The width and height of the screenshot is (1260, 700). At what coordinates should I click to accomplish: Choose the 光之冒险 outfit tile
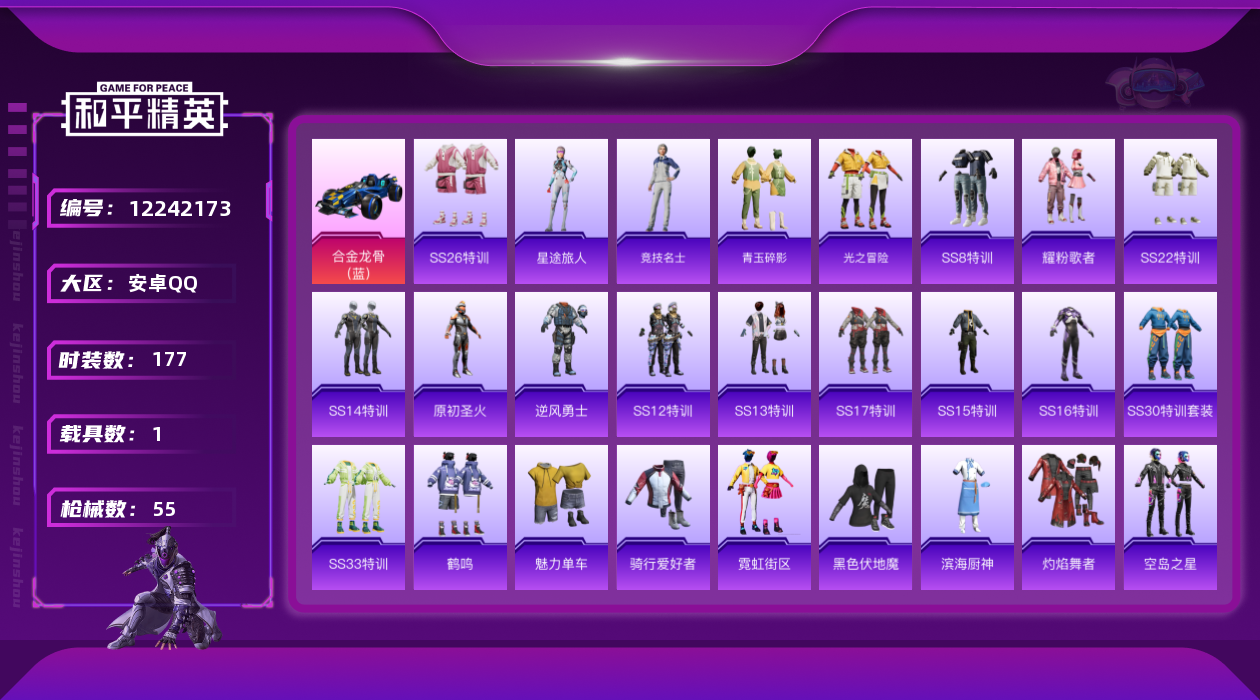(865, 211)
